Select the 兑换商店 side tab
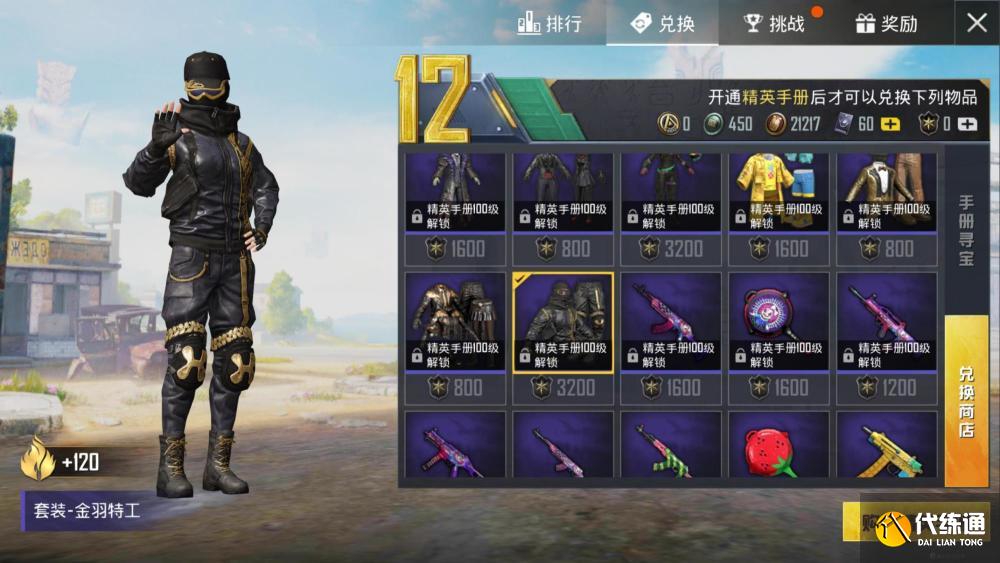 pyautogui.click(x=966, y=400)
